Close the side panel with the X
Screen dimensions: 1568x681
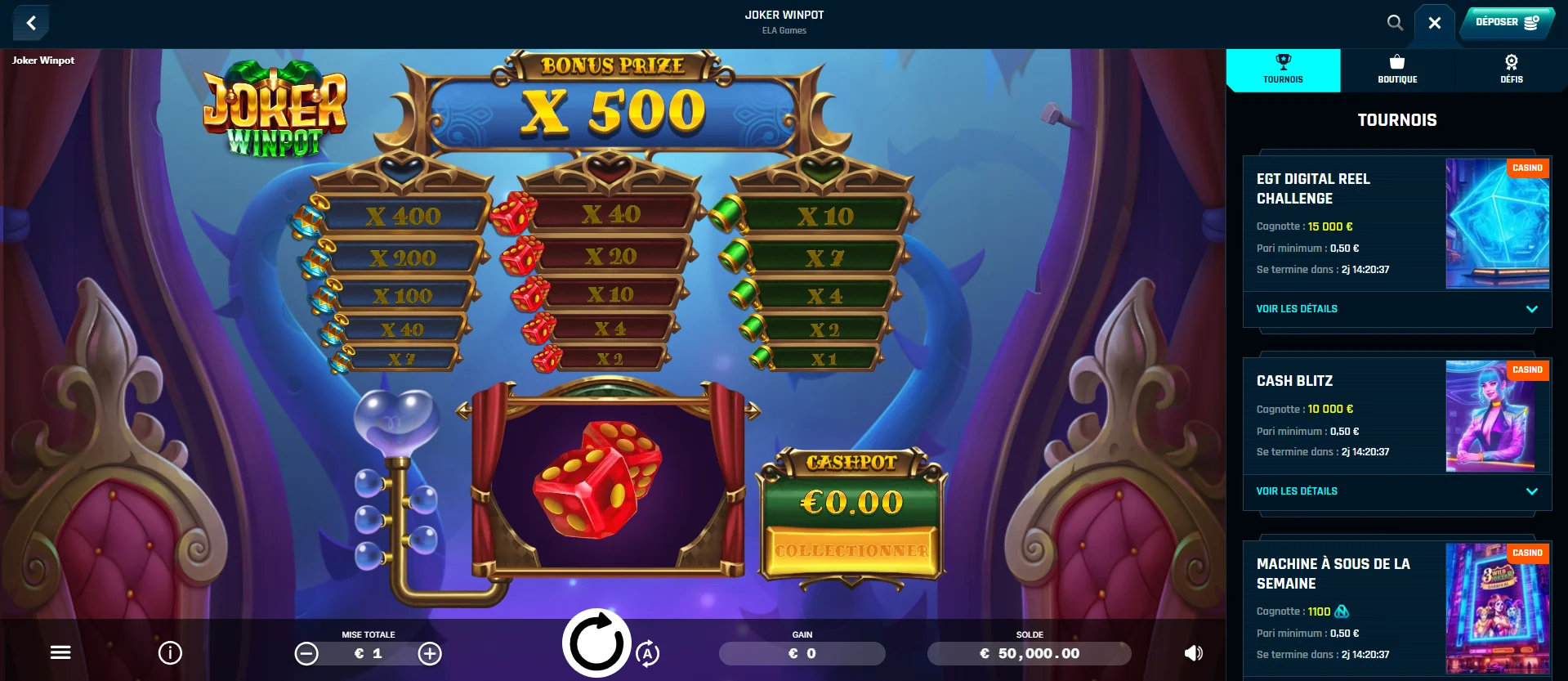[x=1434, y=23]
